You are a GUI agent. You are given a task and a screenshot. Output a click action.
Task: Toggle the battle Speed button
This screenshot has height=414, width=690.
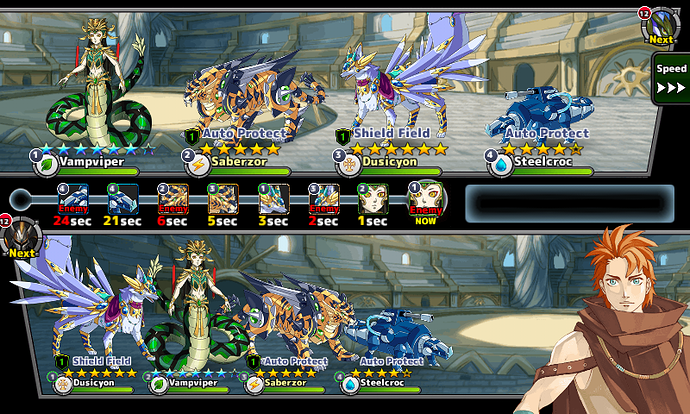click(671, 78)
